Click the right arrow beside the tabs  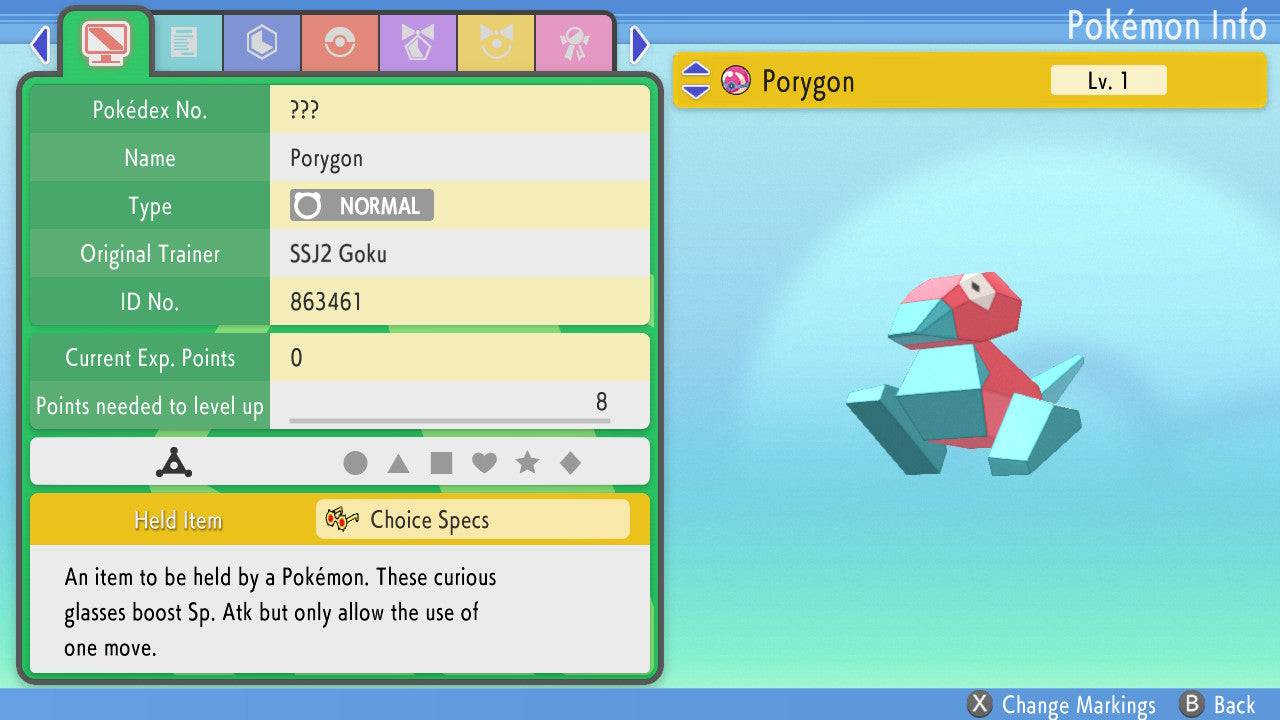point(640,44)
